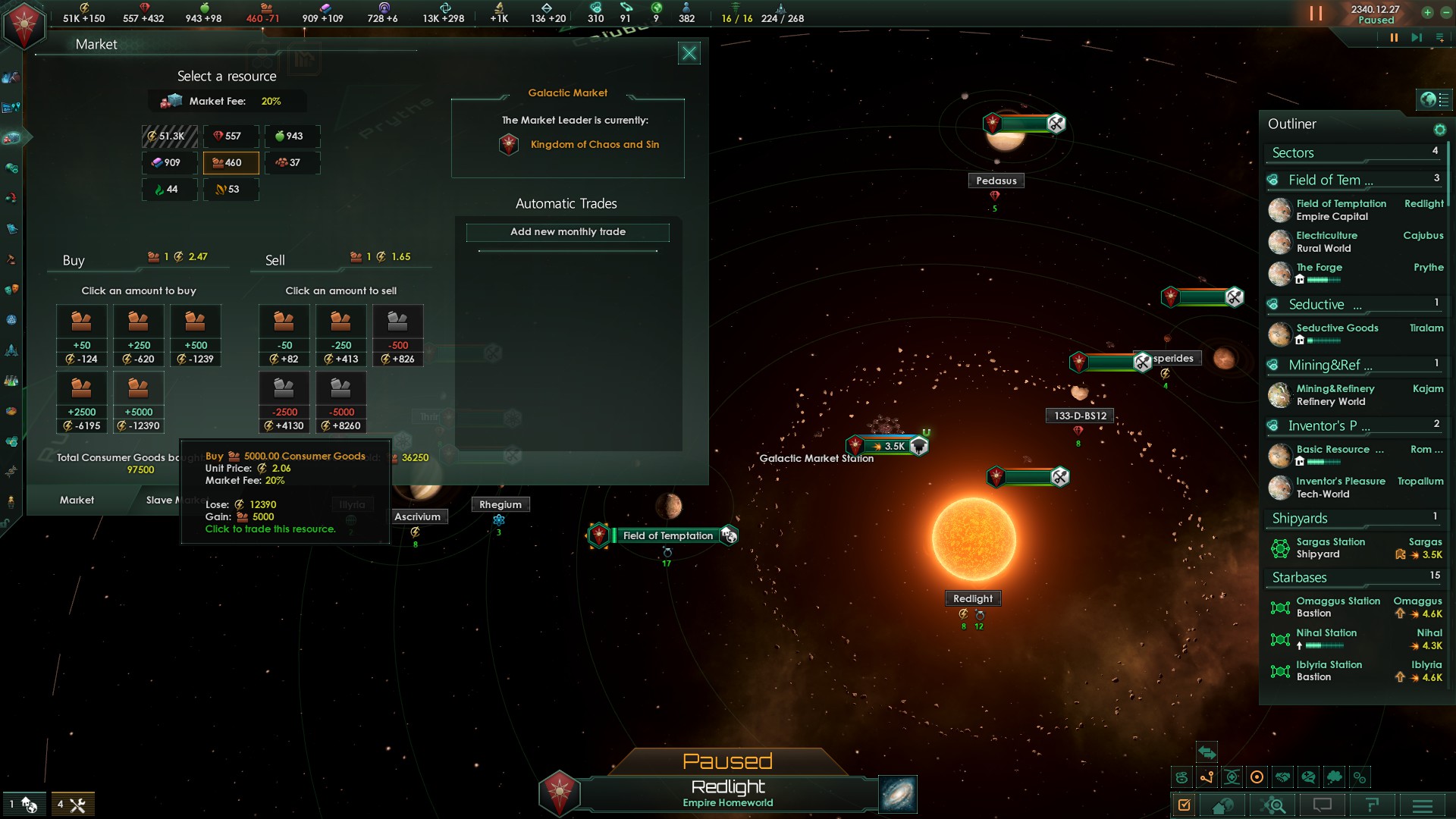Toggle the game pause button

pyautogui.click(x=1393, y=38)
